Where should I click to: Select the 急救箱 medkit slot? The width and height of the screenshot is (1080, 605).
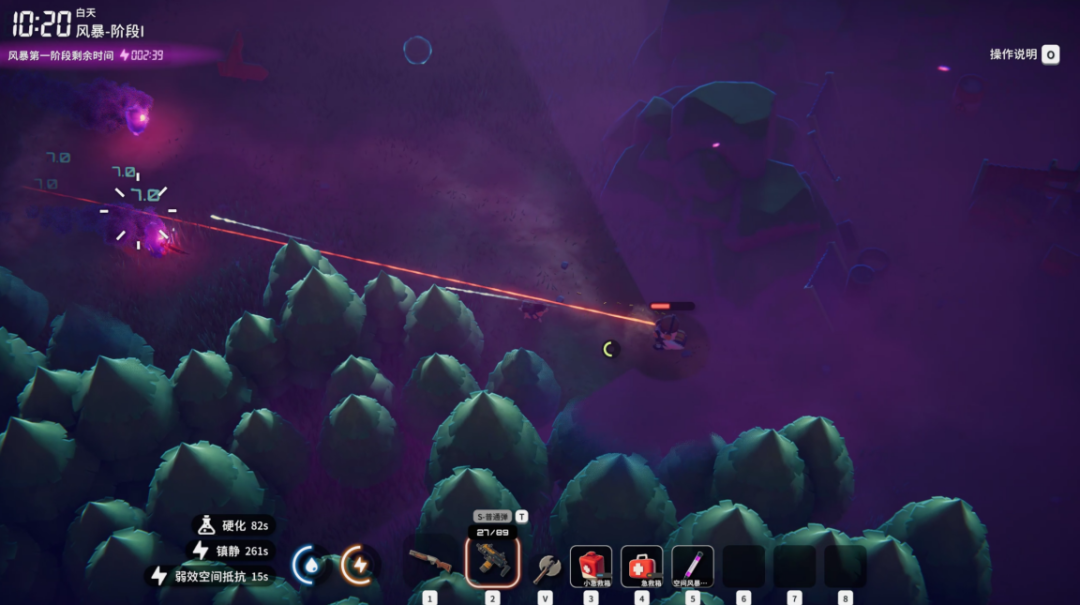(642, 566)
